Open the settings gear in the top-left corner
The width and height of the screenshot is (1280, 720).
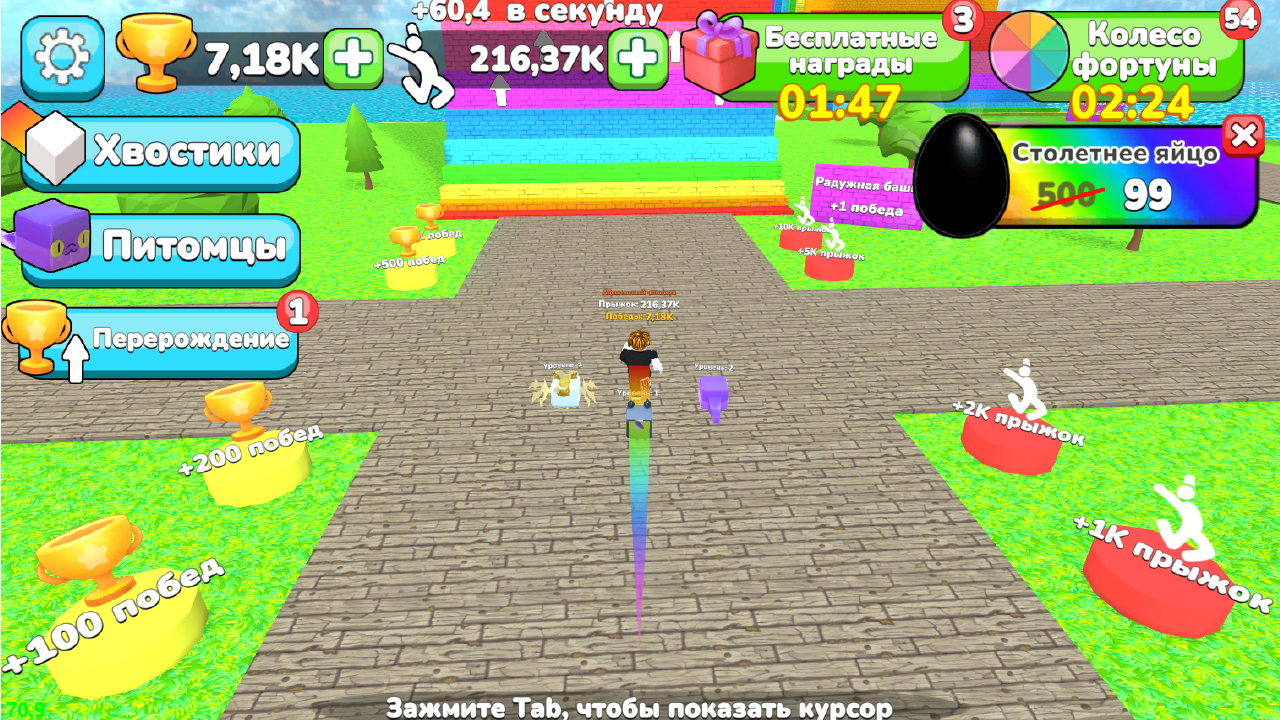[x=62, y=55]
